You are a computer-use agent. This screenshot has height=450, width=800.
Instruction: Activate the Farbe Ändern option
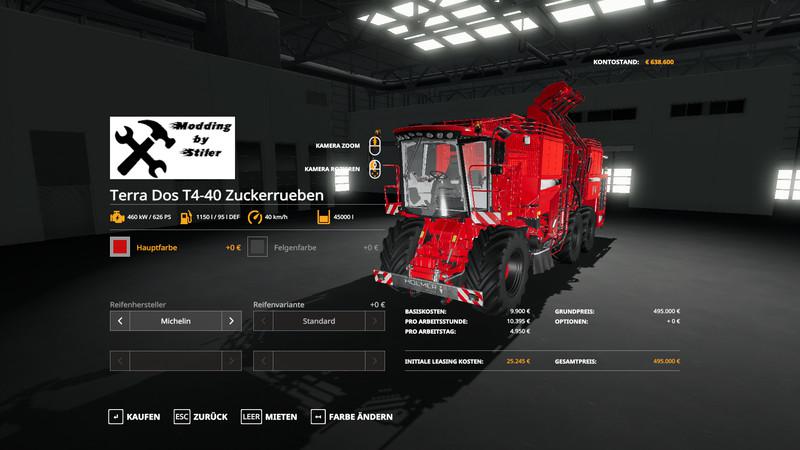(x=352, y=416)
